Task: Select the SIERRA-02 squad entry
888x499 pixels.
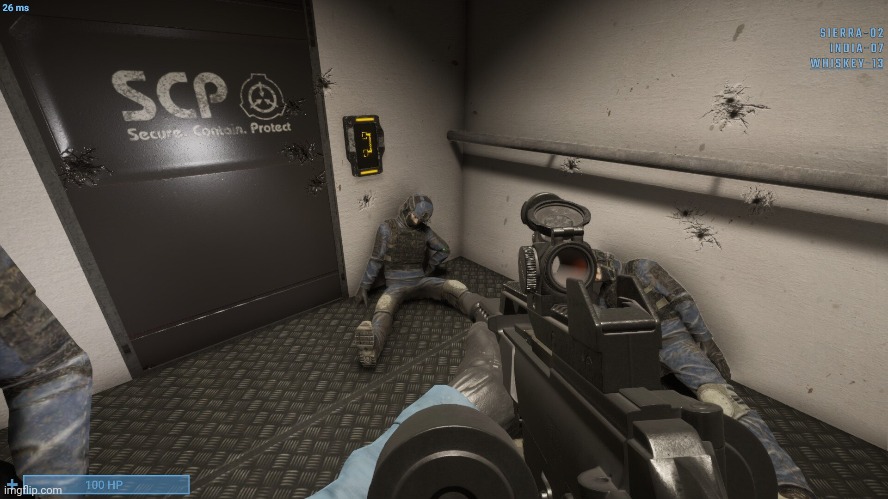Action: [x=850, y=32]
